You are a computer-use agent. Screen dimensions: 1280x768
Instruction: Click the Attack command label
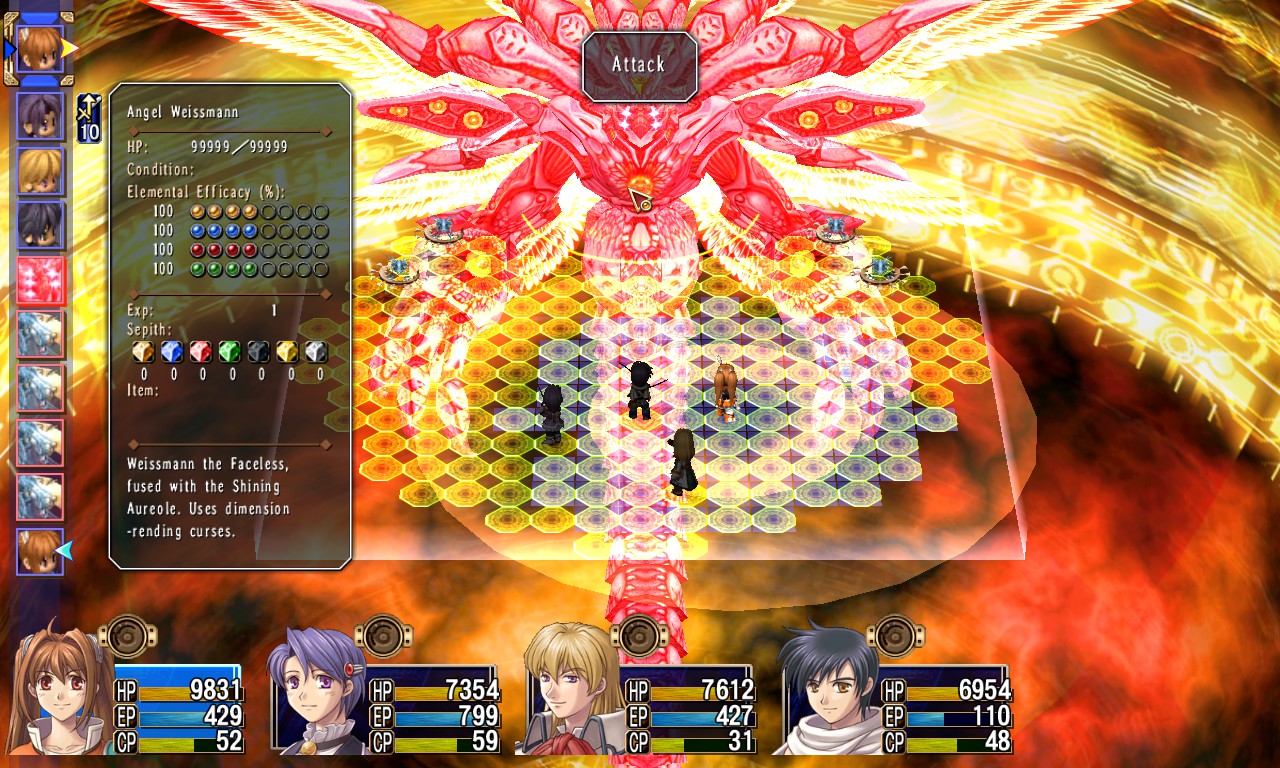(639, 65)
